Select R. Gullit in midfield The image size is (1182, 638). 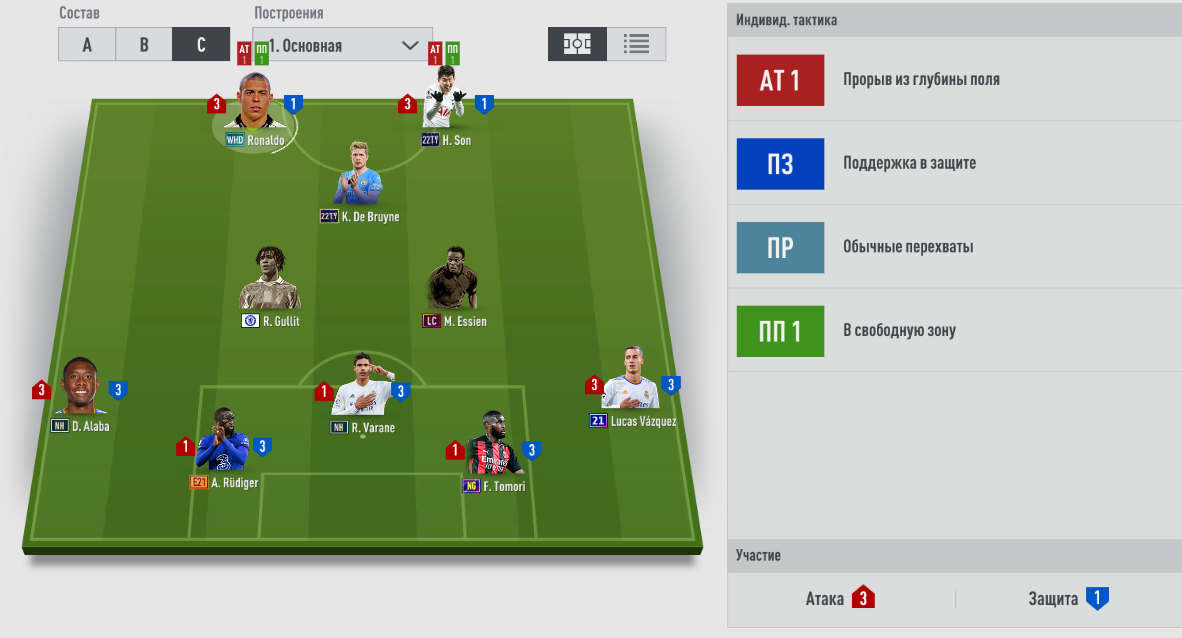pos(270,284)
